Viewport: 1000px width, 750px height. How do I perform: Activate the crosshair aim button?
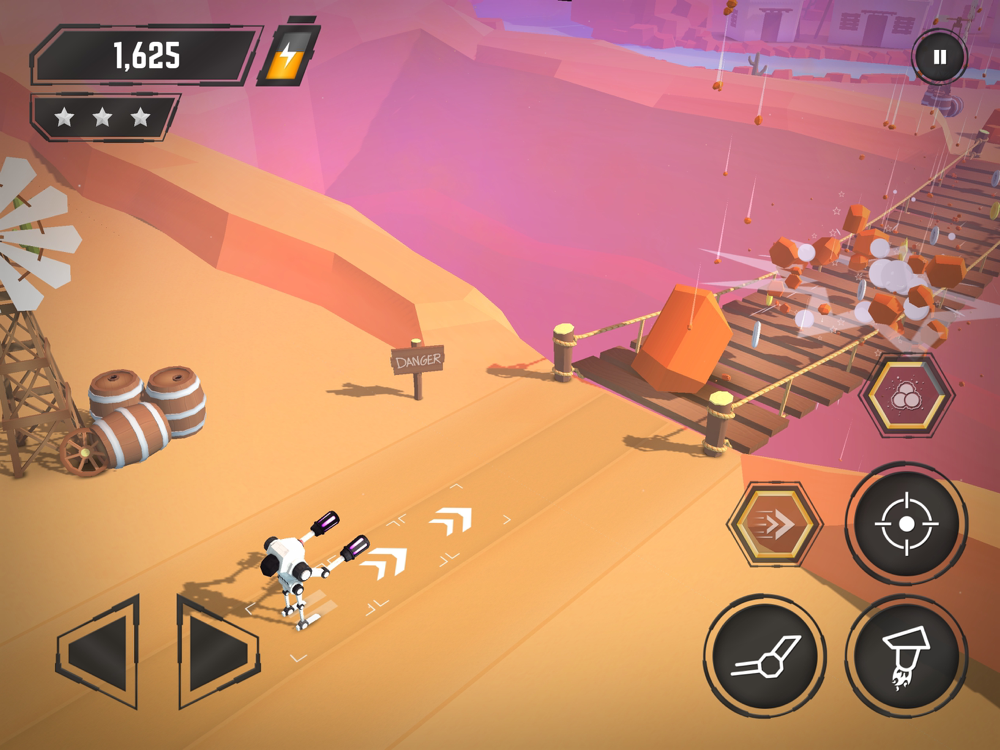[906, 523]
